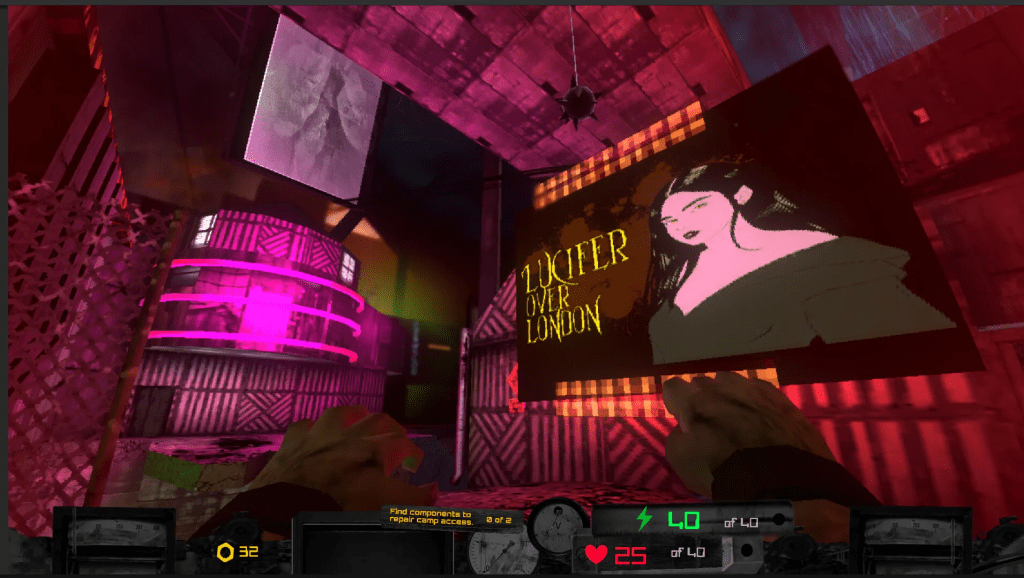The height and width of the screenshot is (578, 1024).
Task: Click the 'Find components' objective tracker
Action: point(448,516)
